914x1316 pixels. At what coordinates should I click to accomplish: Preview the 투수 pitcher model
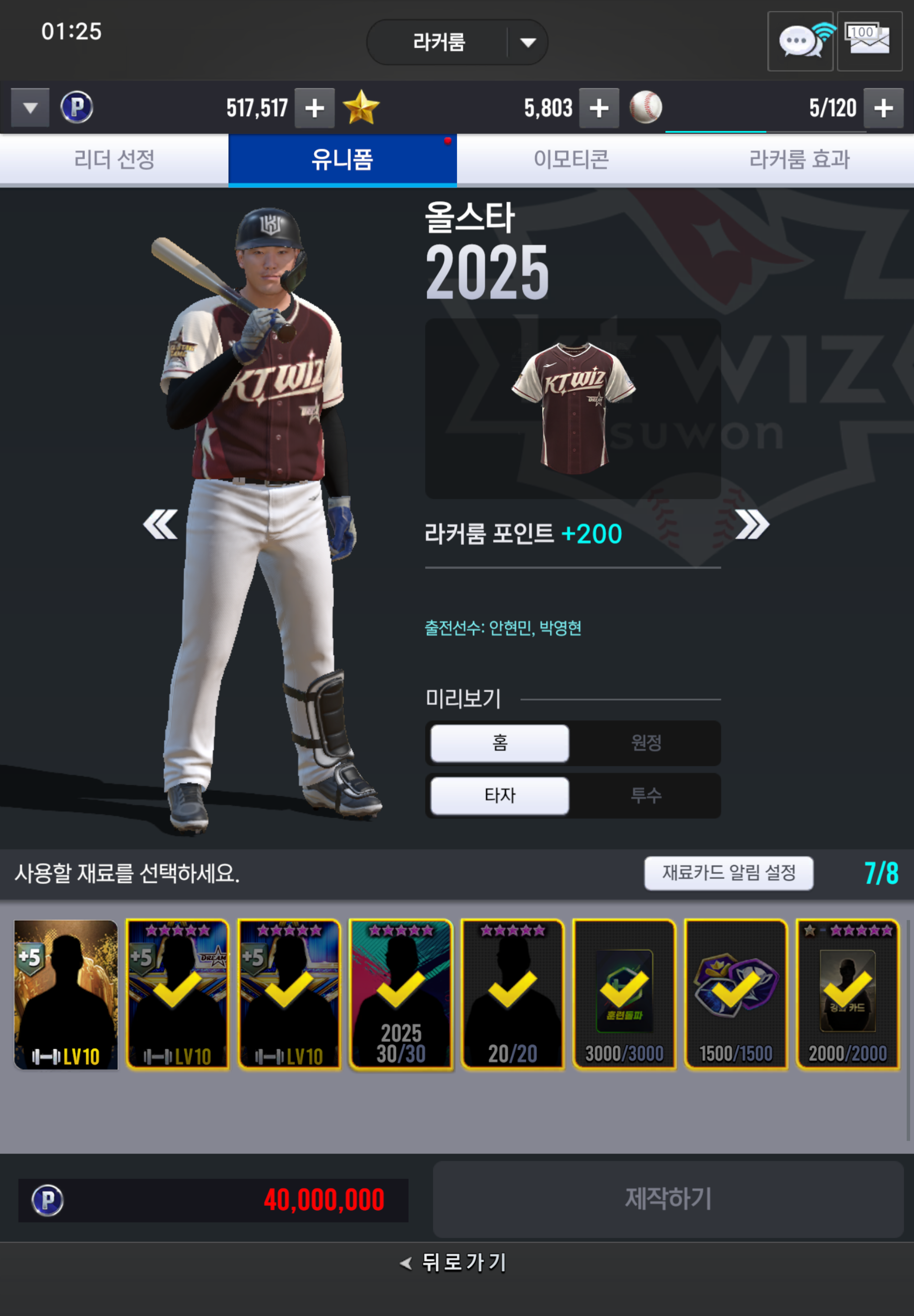tap(646, 795)
